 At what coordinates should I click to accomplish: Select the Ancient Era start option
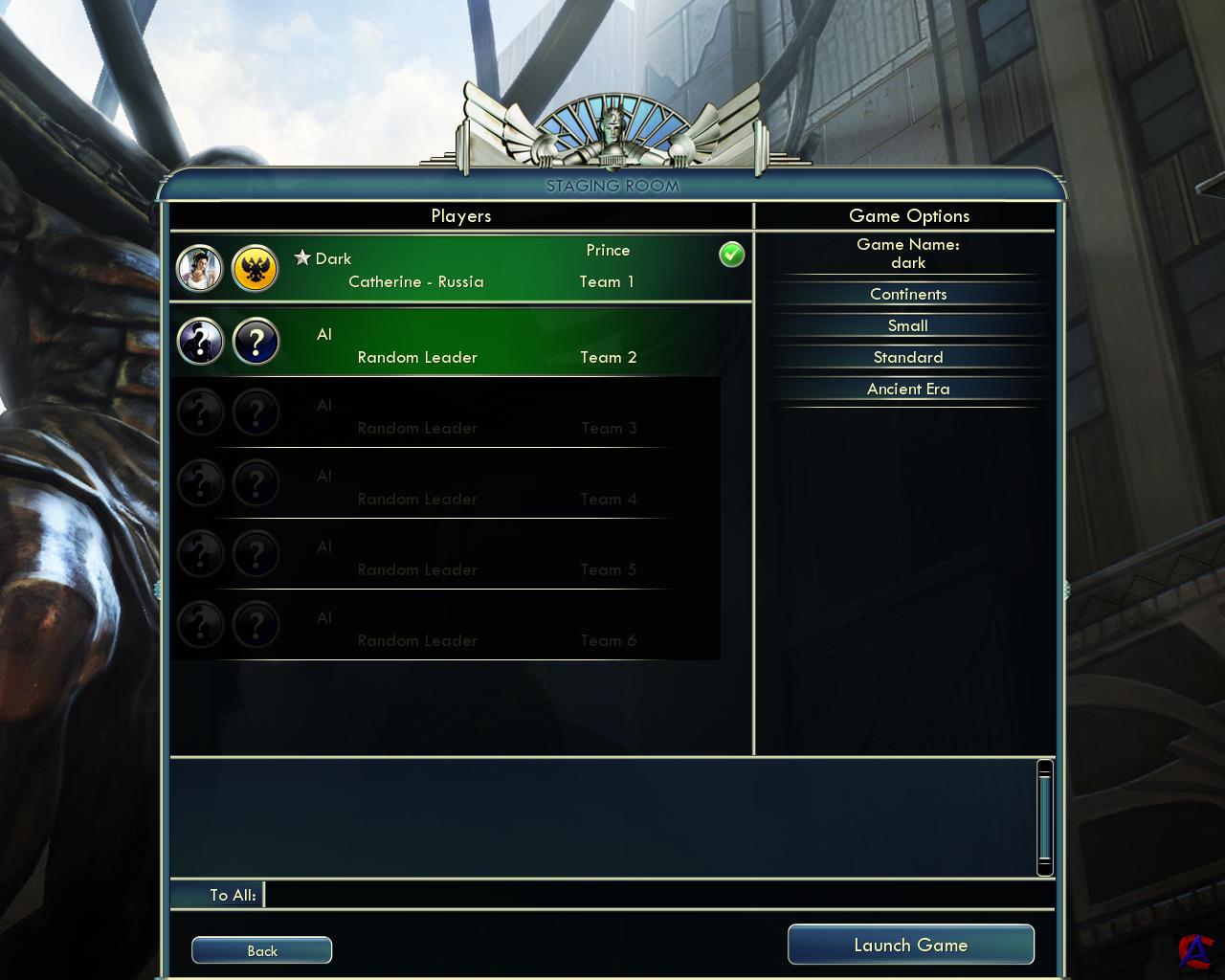[x=908, y=390]
